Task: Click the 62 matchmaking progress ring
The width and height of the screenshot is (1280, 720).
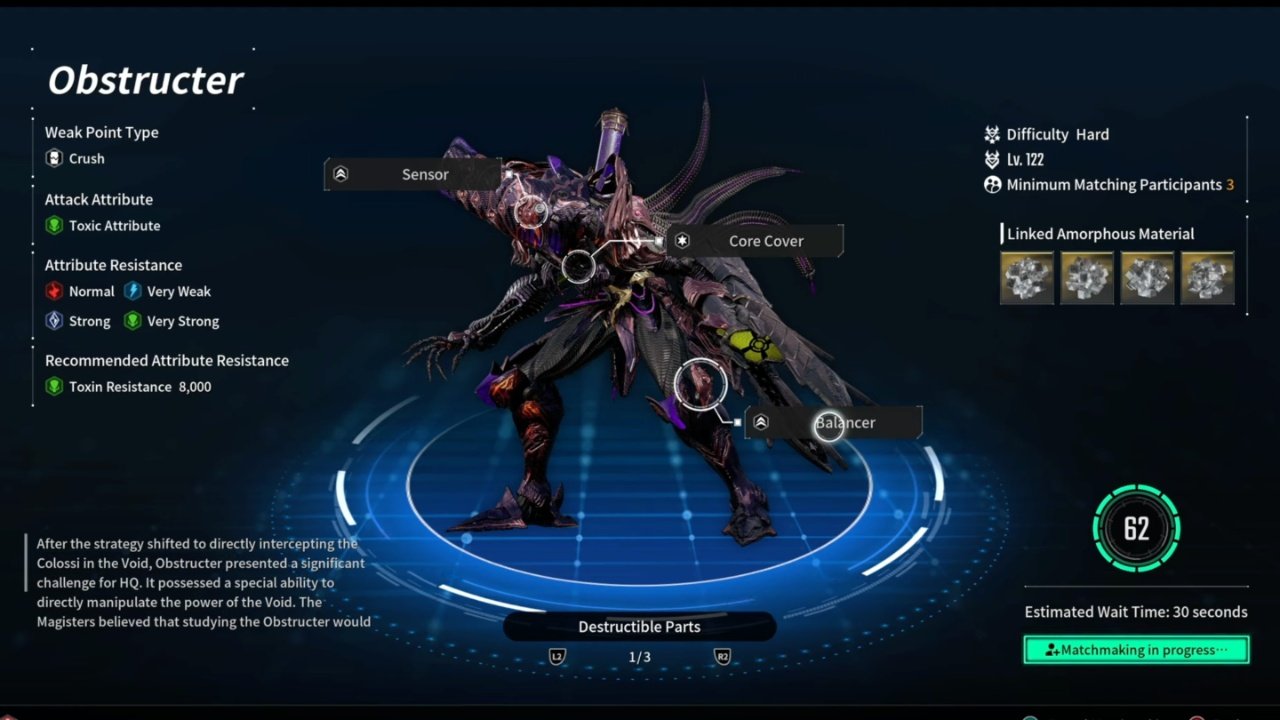Action: 1136,528
